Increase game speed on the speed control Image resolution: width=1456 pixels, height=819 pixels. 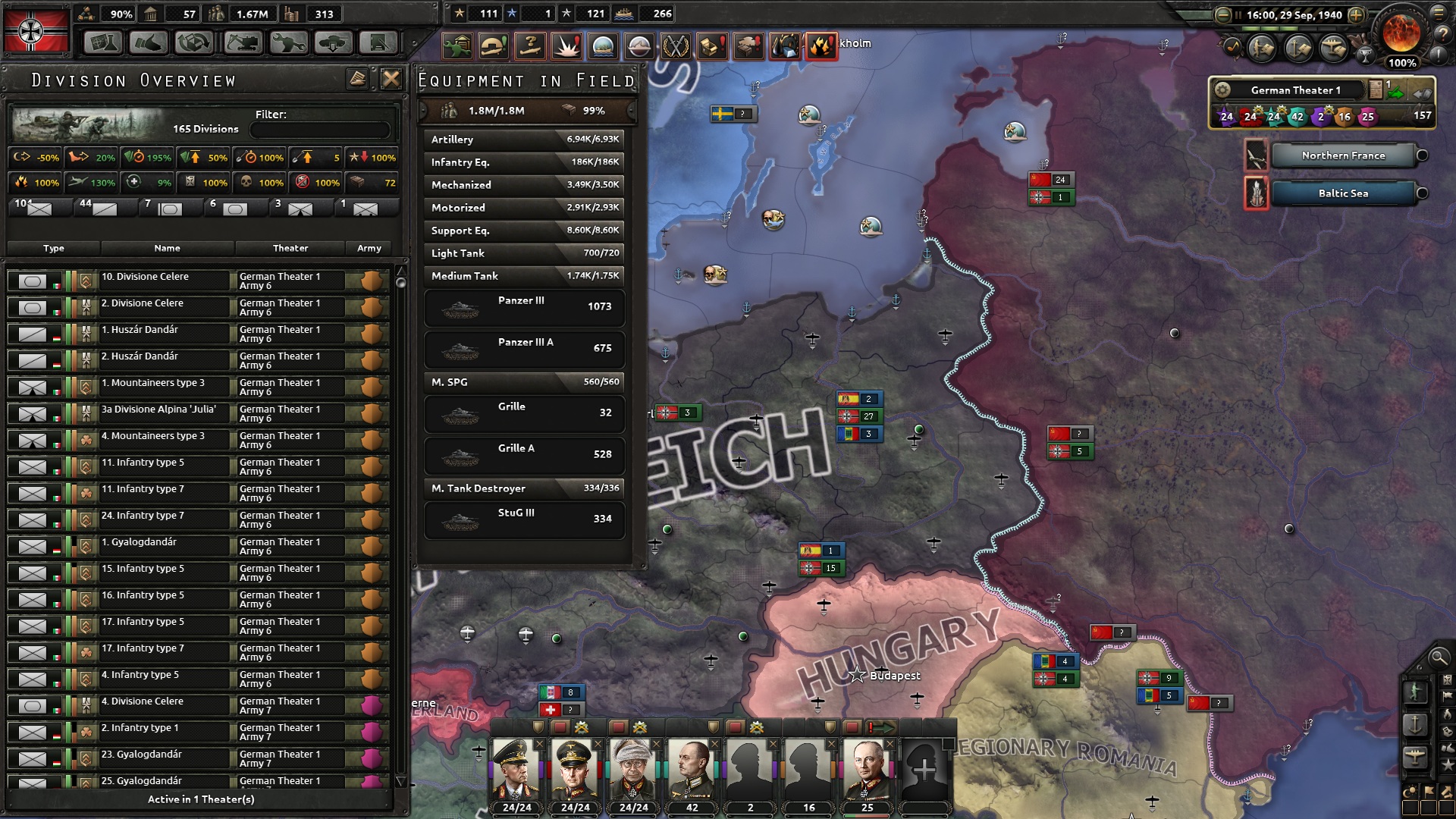click(1357, 14)
